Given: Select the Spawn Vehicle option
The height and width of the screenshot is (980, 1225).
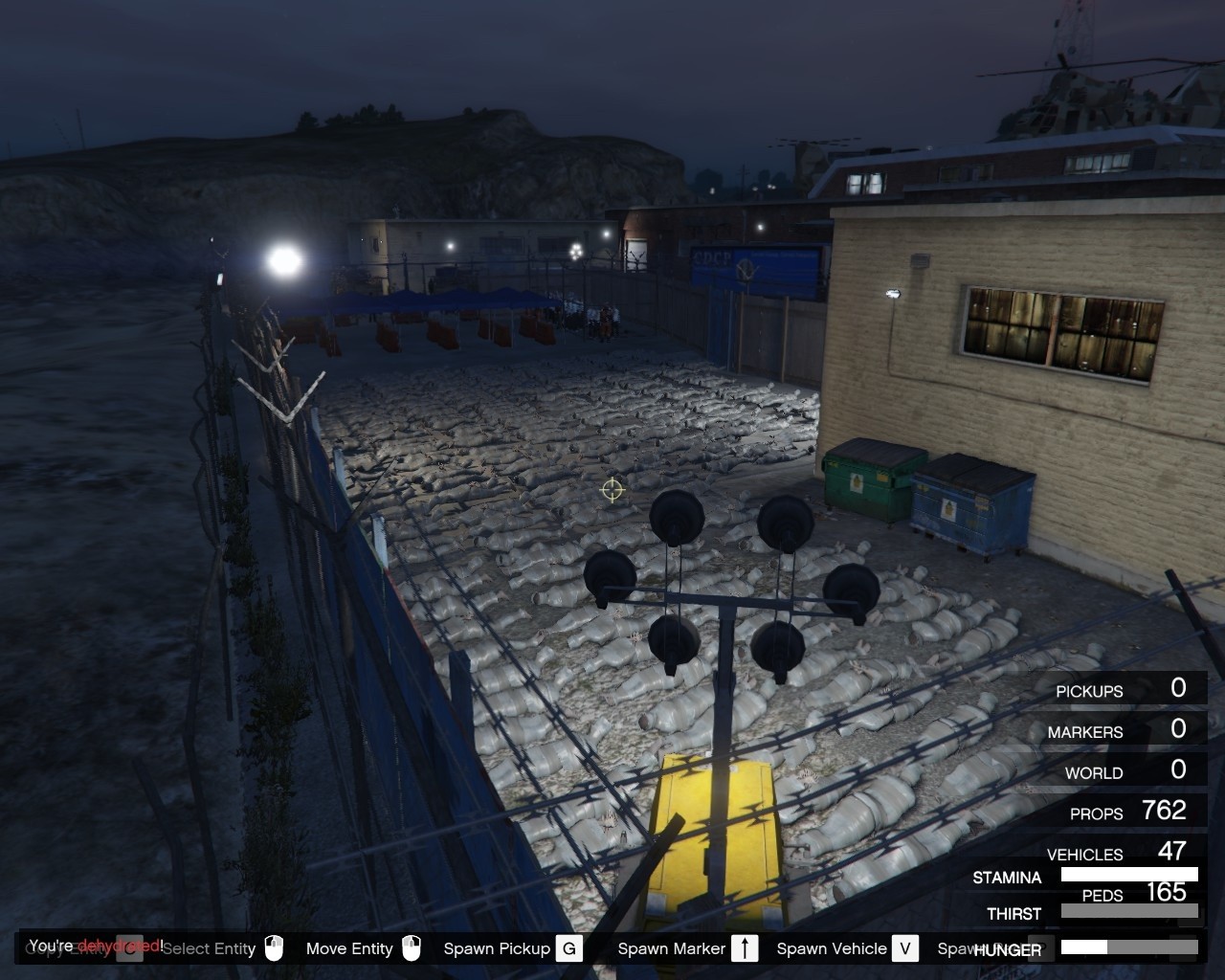Looking at the screenshot, I should click(x=830, y=948).
